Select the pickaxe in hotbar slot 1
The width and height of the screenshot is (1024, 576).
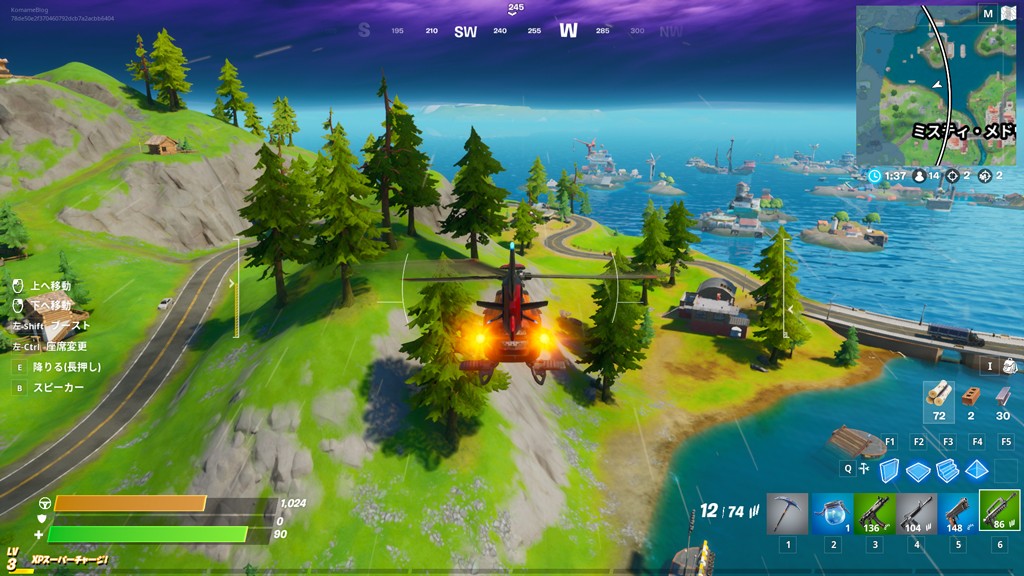(787, 512)
